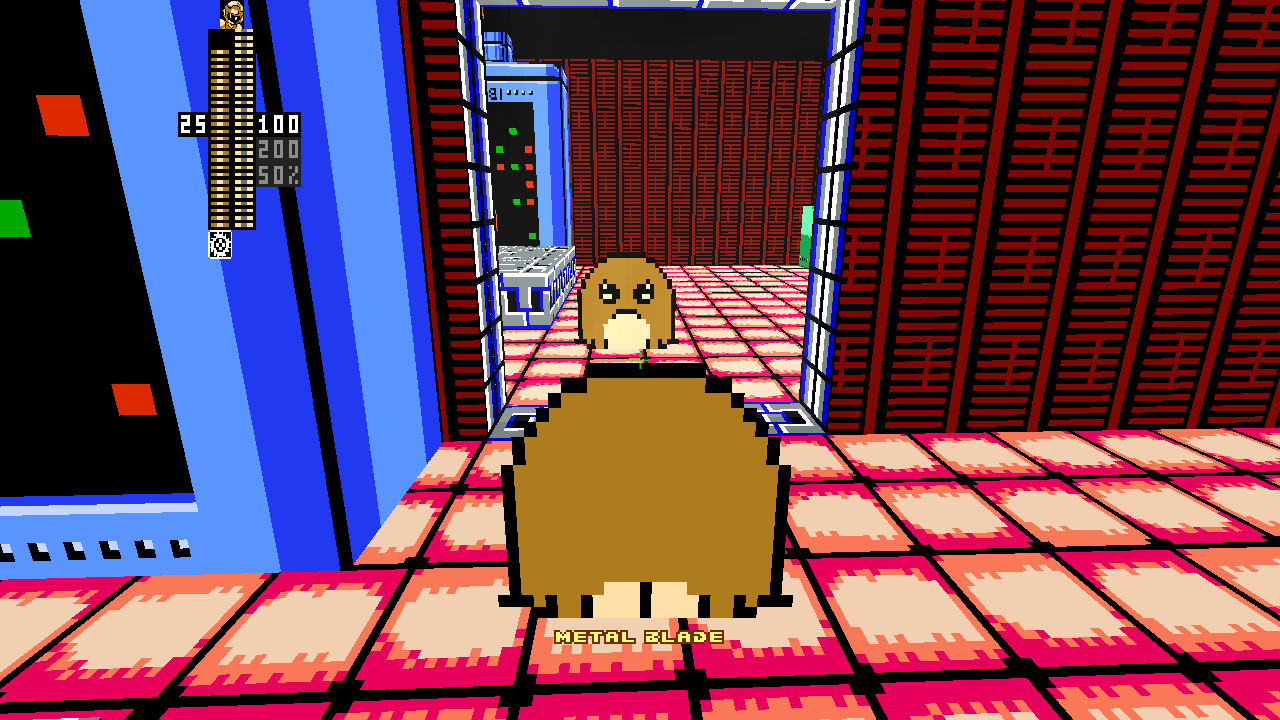Click the health value reading 100

point(279,123)
